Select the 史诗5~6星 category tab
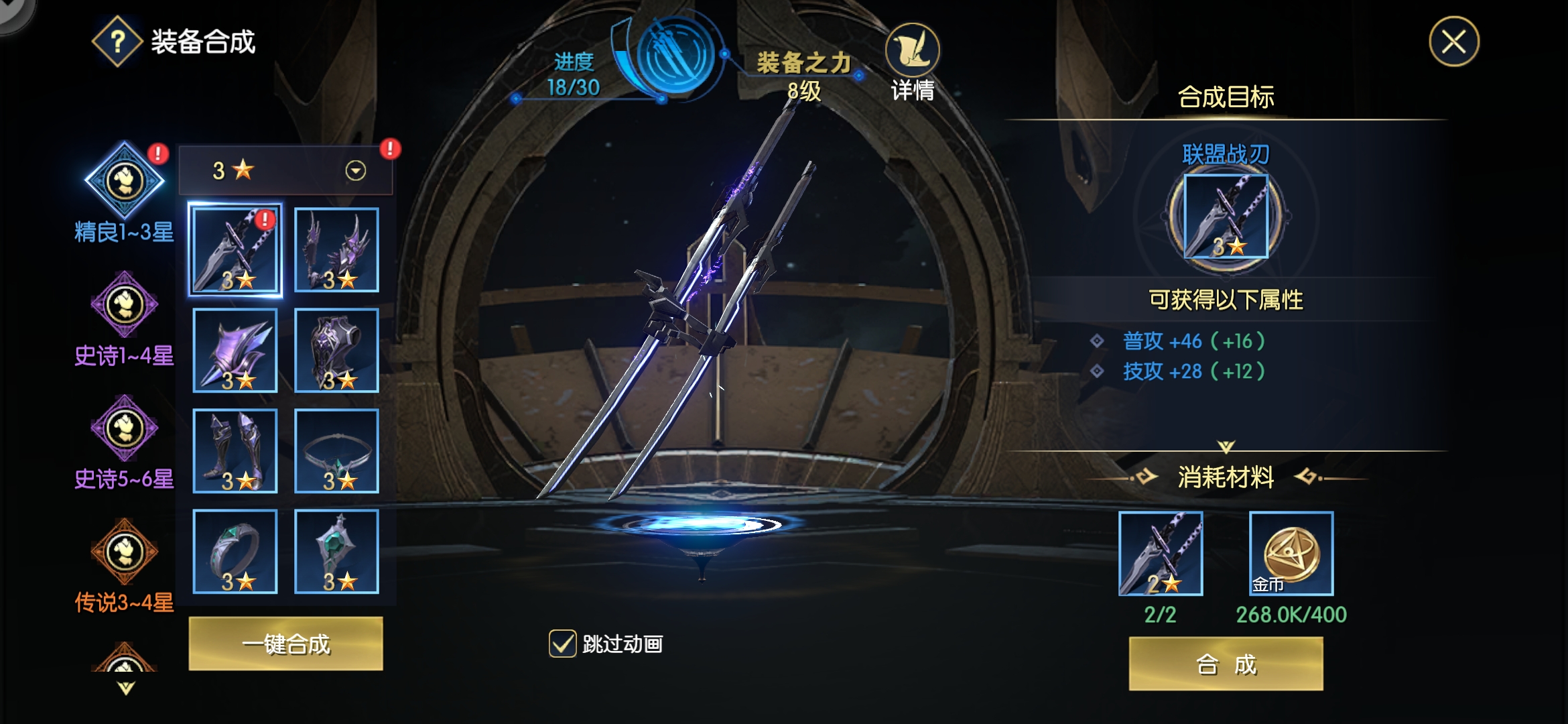Image resolution: width=1568 pixels, height=724 pixels. (x=125, y=429)
